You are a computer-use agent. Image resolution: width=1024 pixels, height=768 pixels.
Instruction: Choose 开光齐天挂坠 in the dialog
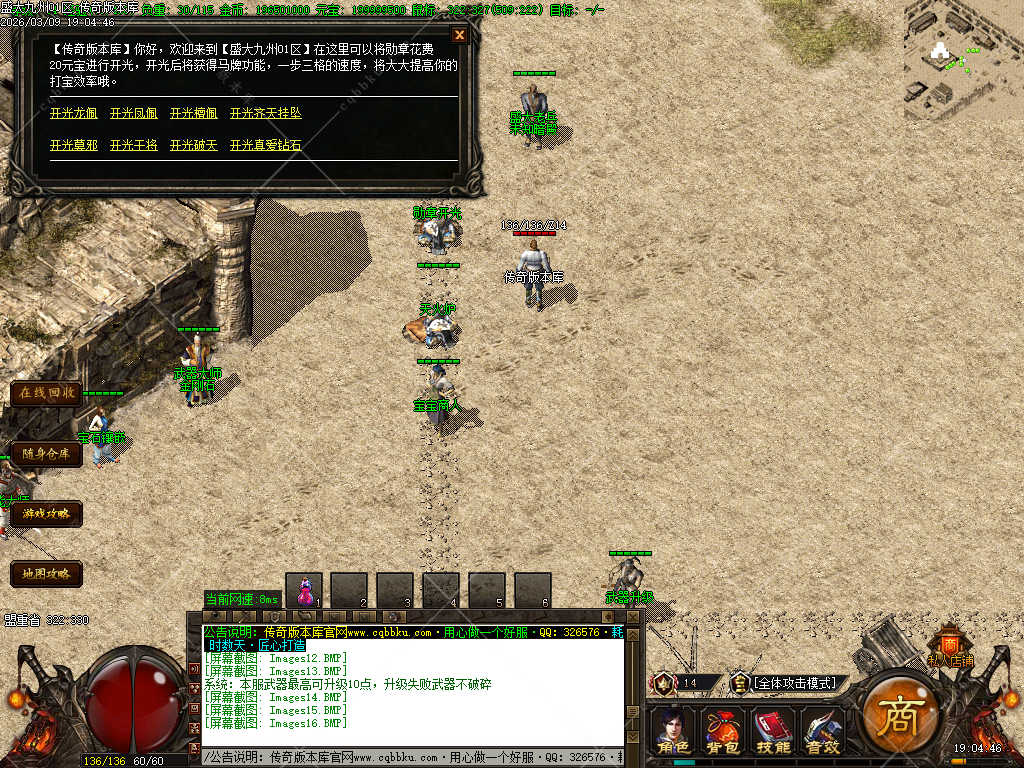point(266,114)
